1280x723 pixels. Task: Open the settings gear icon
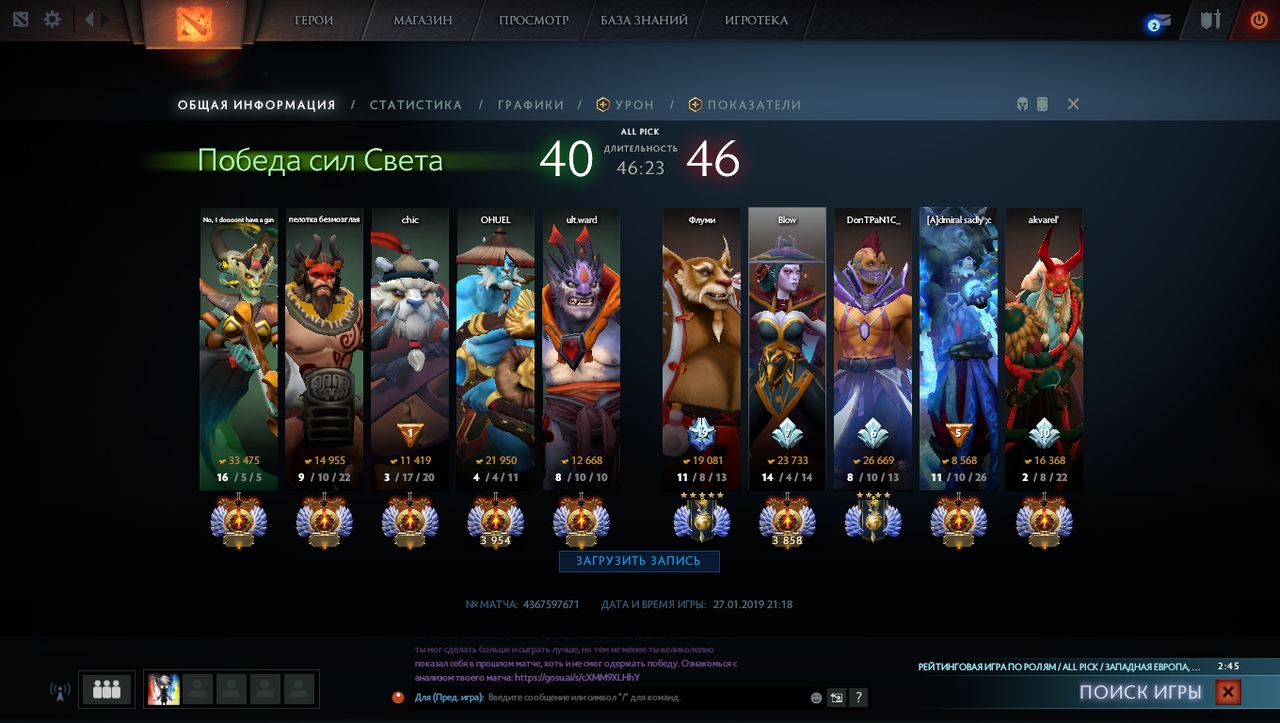[52, 20]
